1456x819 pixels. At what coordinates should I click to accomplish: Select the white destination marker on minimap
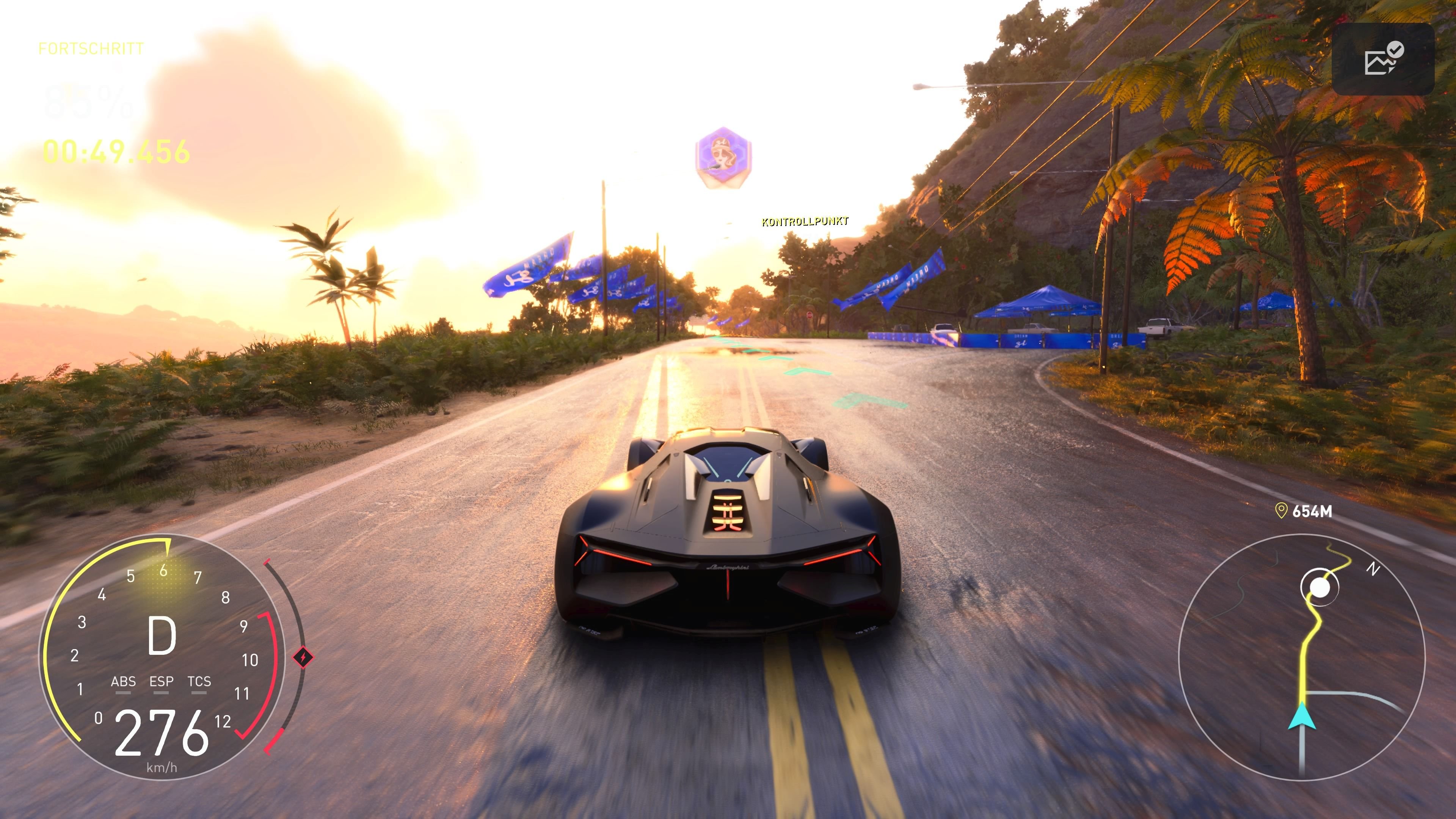coord(1320,588)
